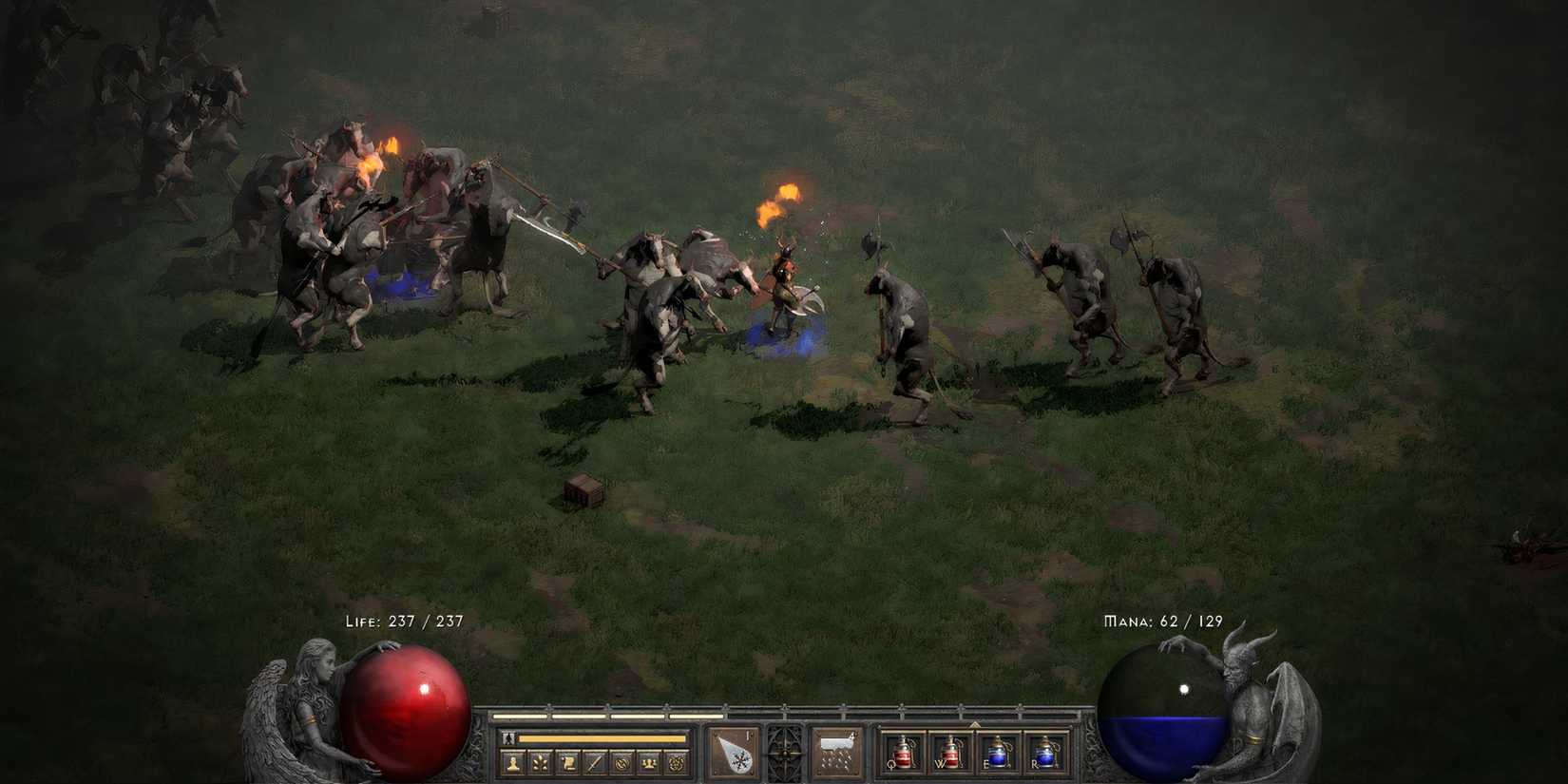The image size is (1568, 784).
Task: Toggle the chat message icon in the mini panel
Action: tap(621, 762)
